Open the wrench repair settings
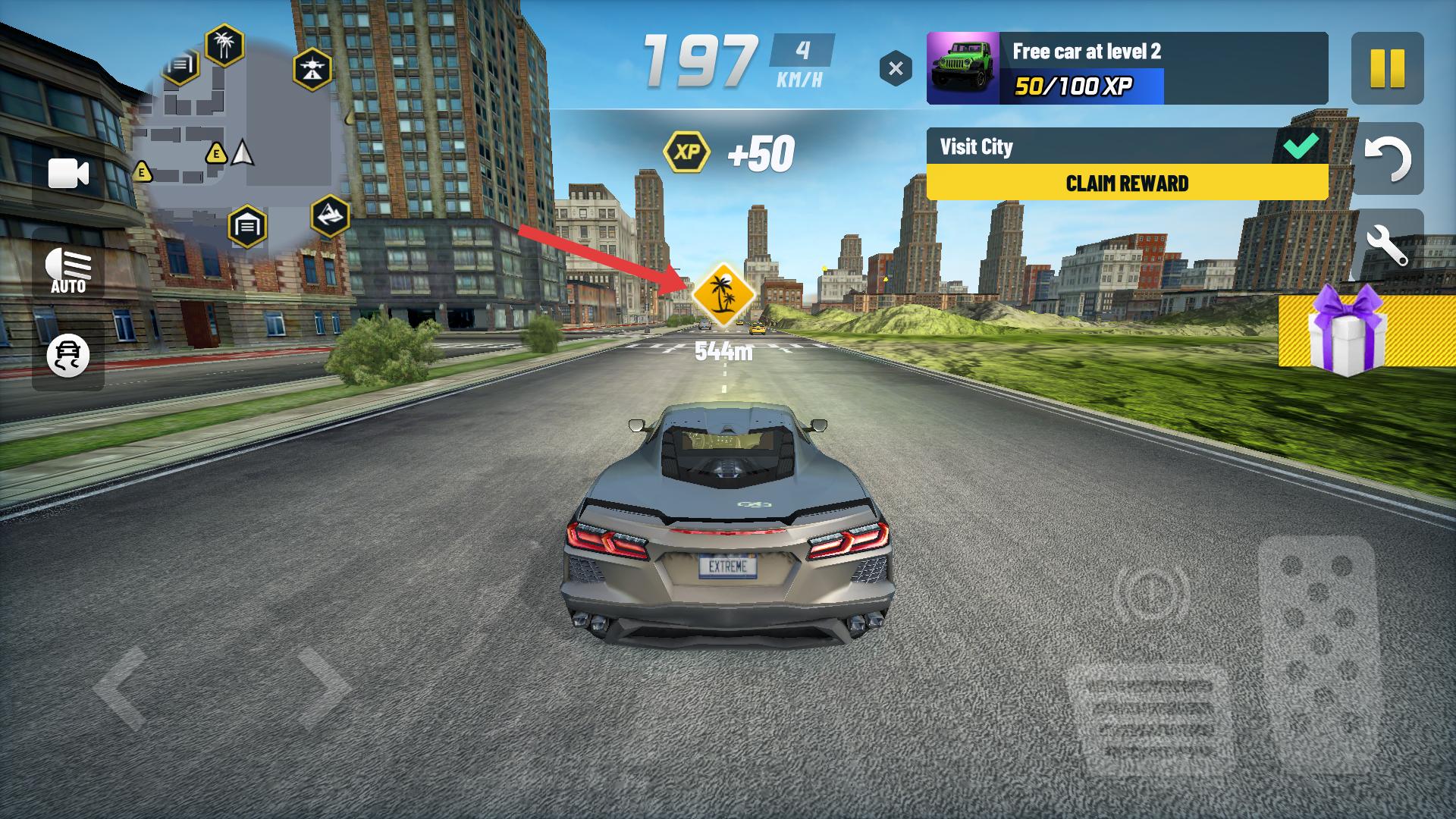The height and width of the screenshot is (819, 1456). [1387, 245]
